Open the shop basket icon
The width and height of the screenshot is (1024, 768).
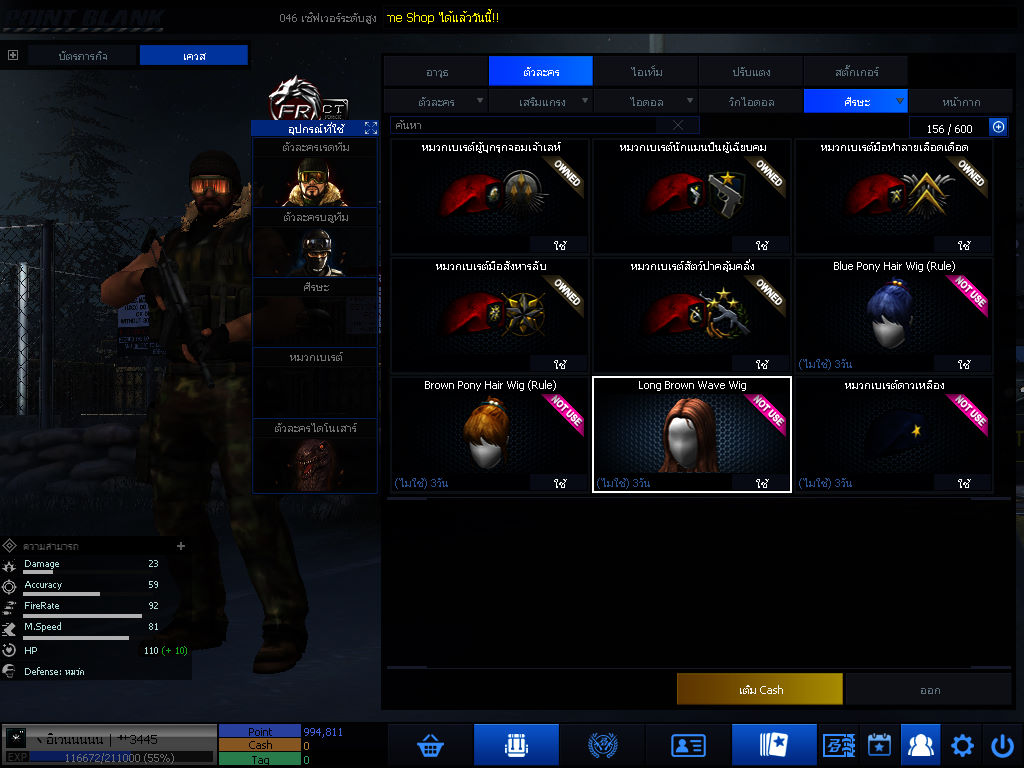430,745
